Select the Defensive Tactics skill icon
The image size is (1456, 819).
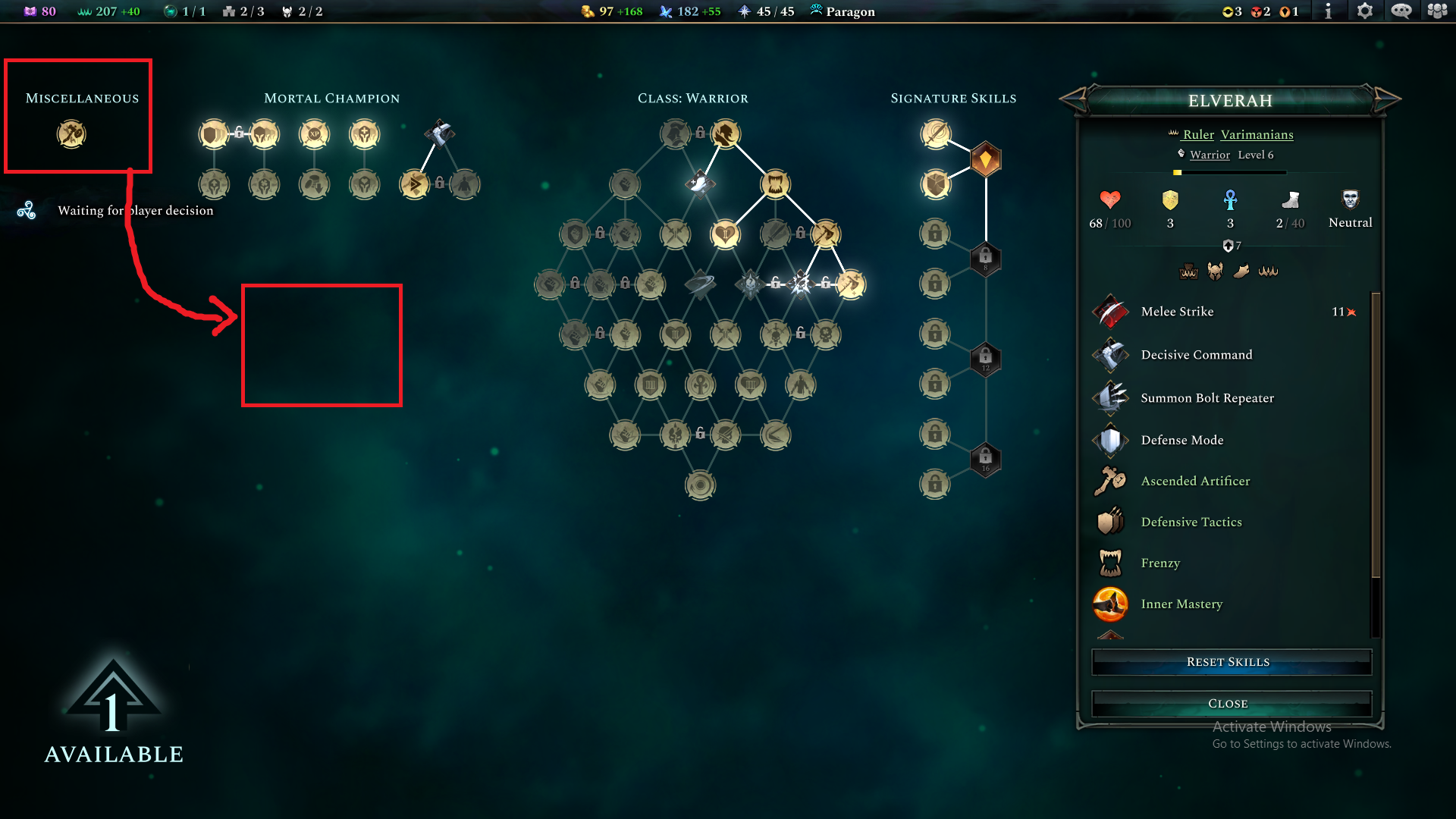1110,522
